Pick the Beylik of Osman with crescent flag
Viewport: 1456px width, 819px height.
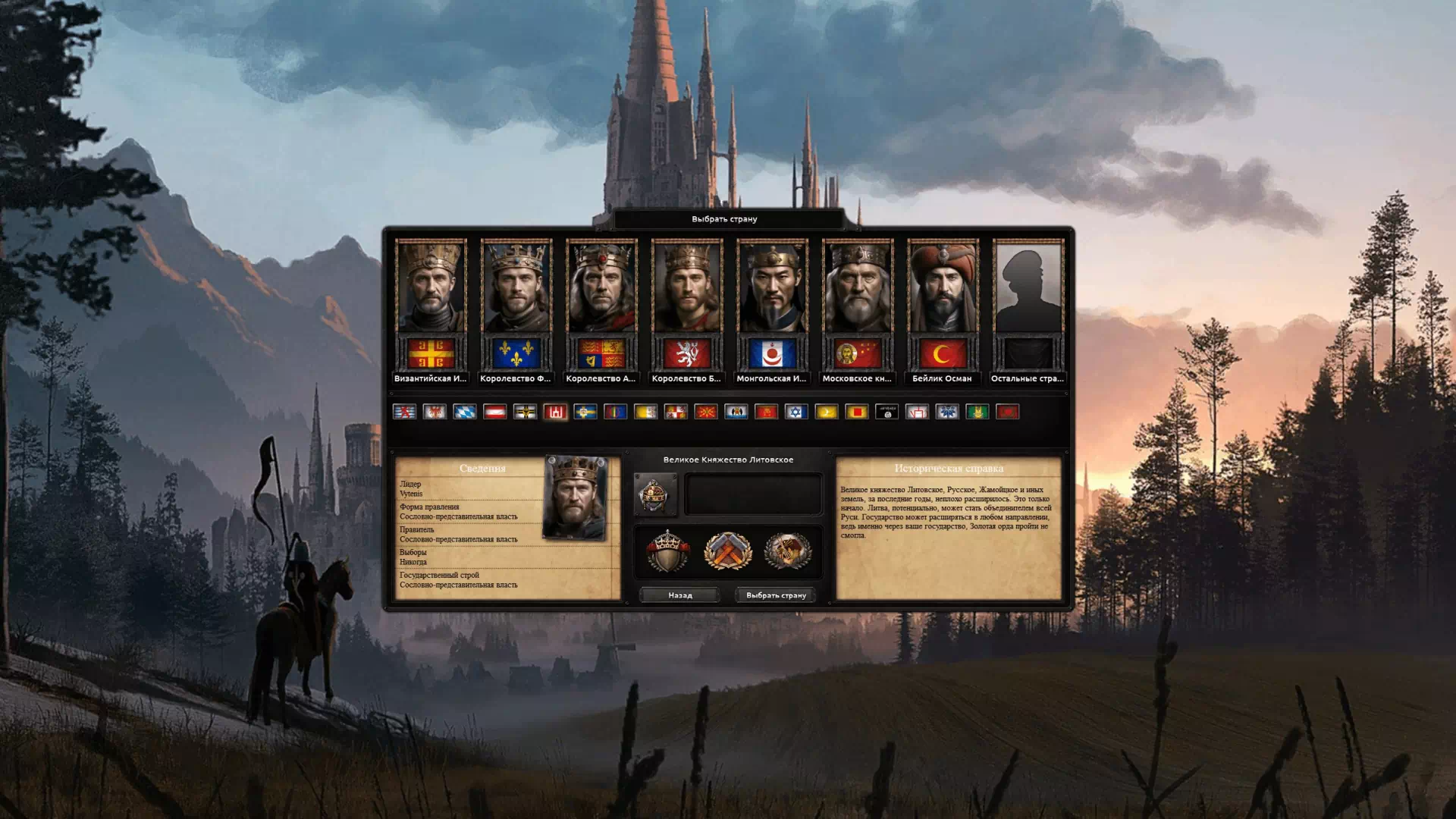943,288
